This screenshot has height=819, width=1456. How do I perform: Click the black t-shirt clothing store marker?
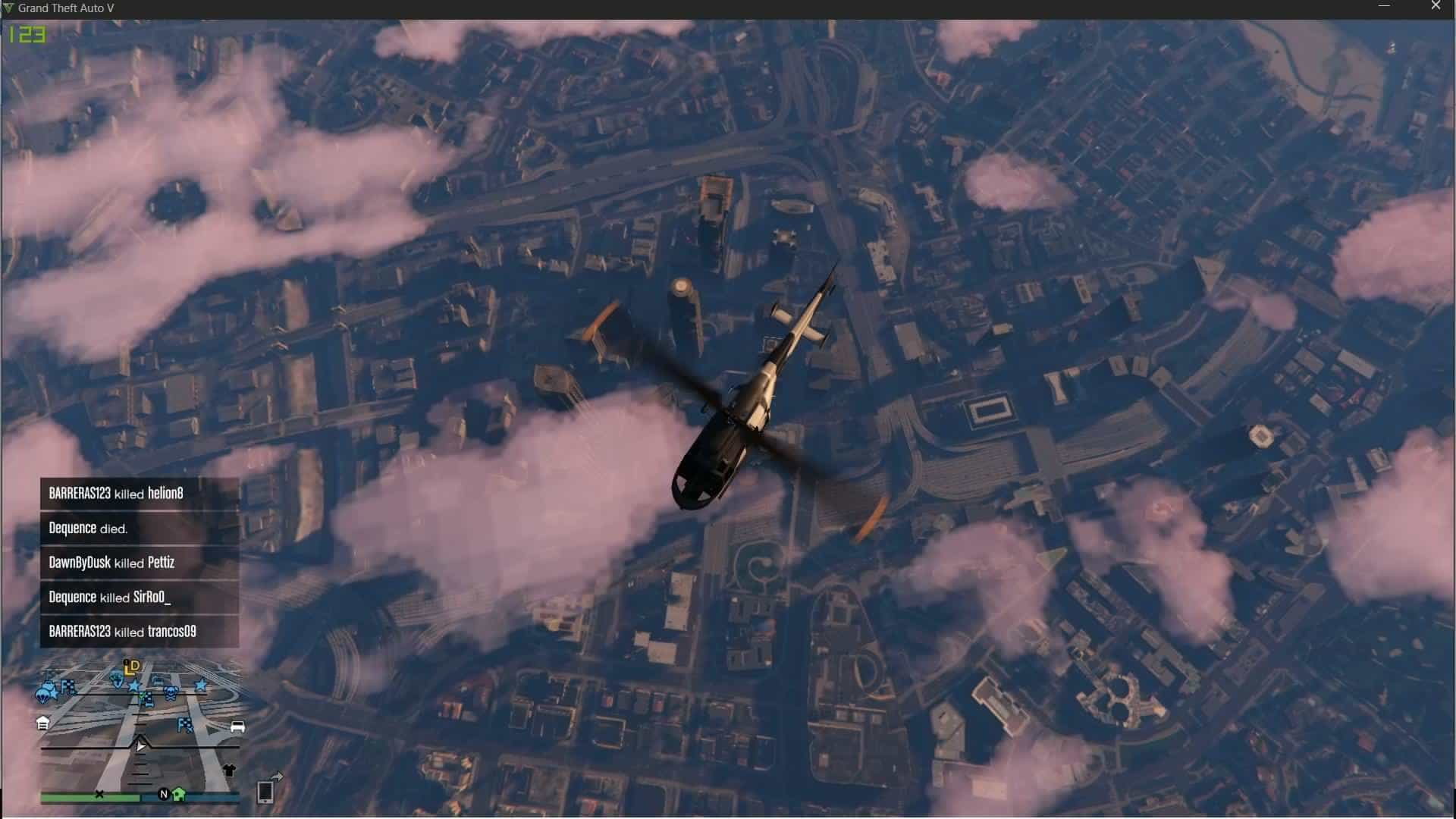coord(230,770)
